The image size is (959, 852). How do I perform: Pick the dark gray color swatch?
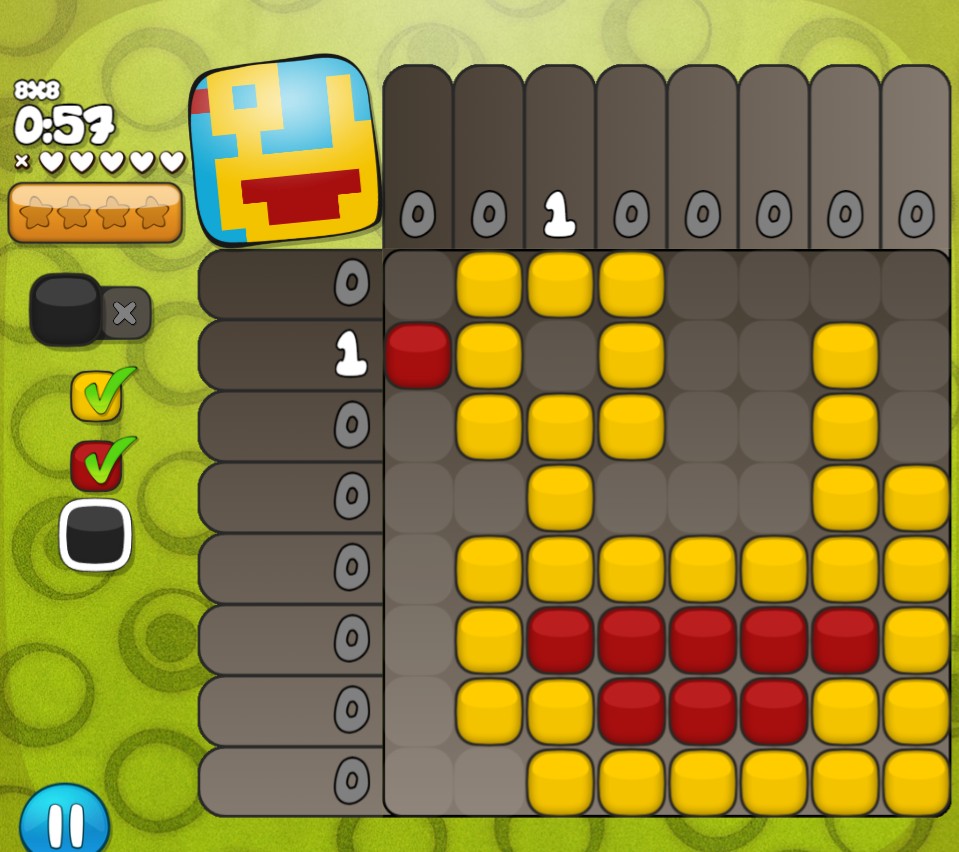pos(96,534)
